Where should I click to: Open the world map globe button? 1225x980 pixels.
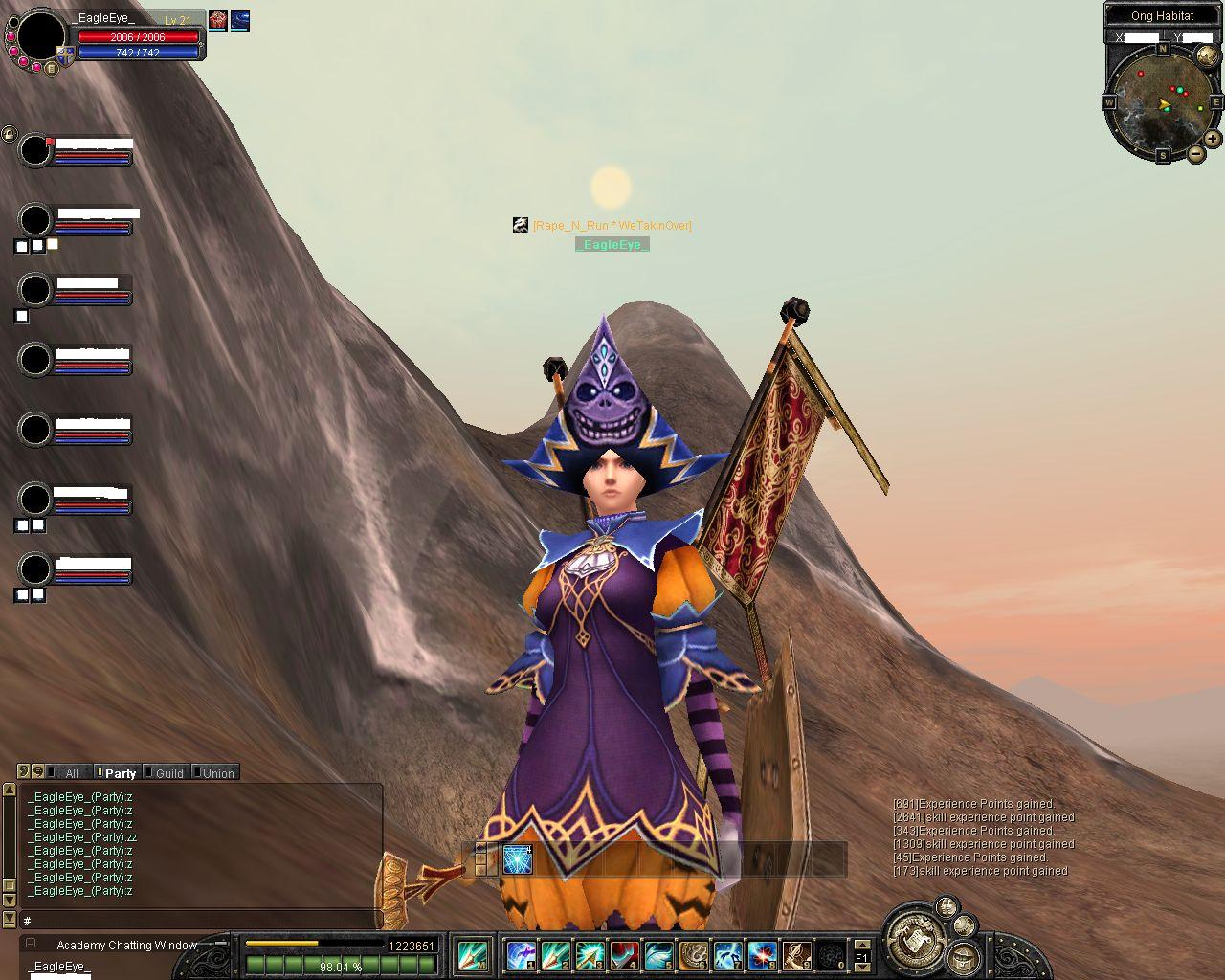tap(1206, 54)
